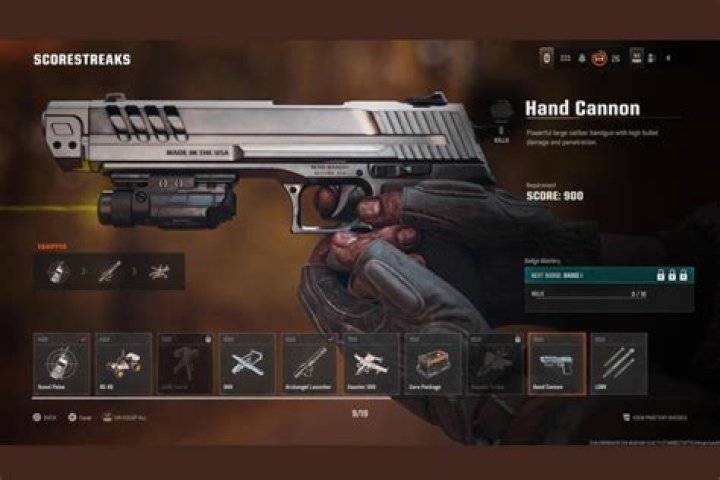Open the Badge Mastery next badge panel
Image resolution: width=720 pixels, height=480 pixels.
tap(608, 274)
